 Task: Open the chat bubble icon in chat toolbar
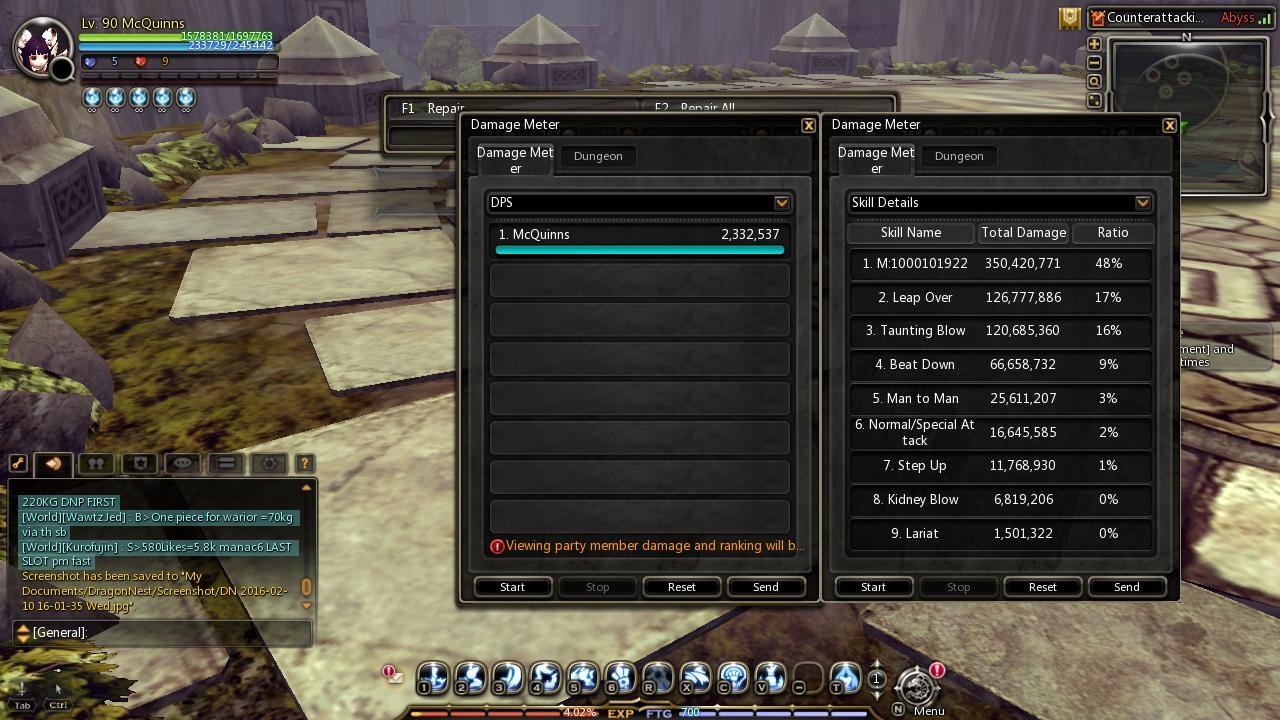coord(182,463)
